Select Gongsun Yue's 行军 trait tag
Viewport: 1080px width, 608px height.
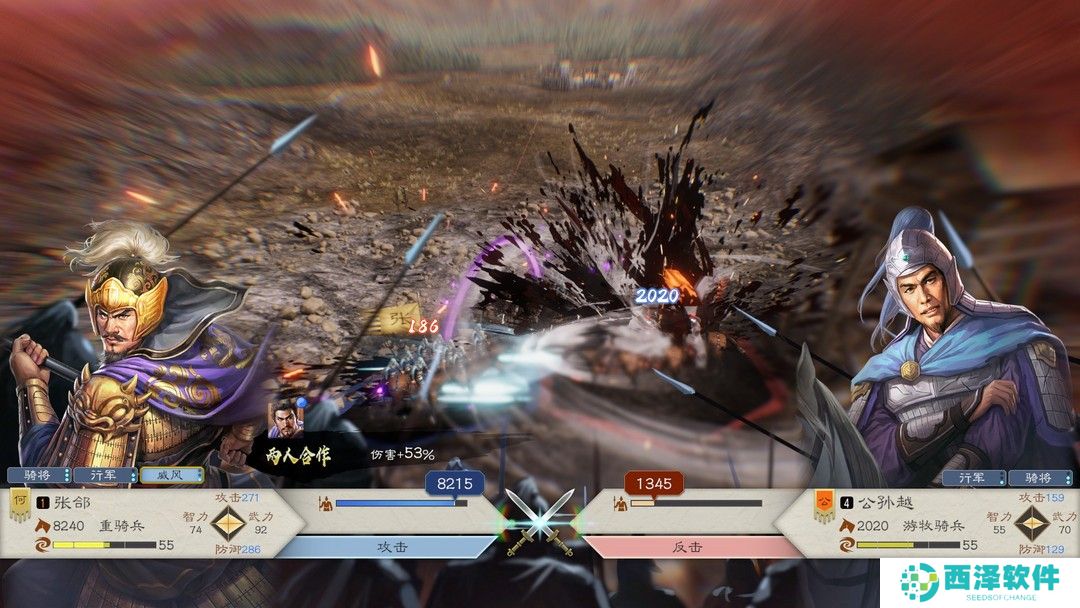pos(972,478)
